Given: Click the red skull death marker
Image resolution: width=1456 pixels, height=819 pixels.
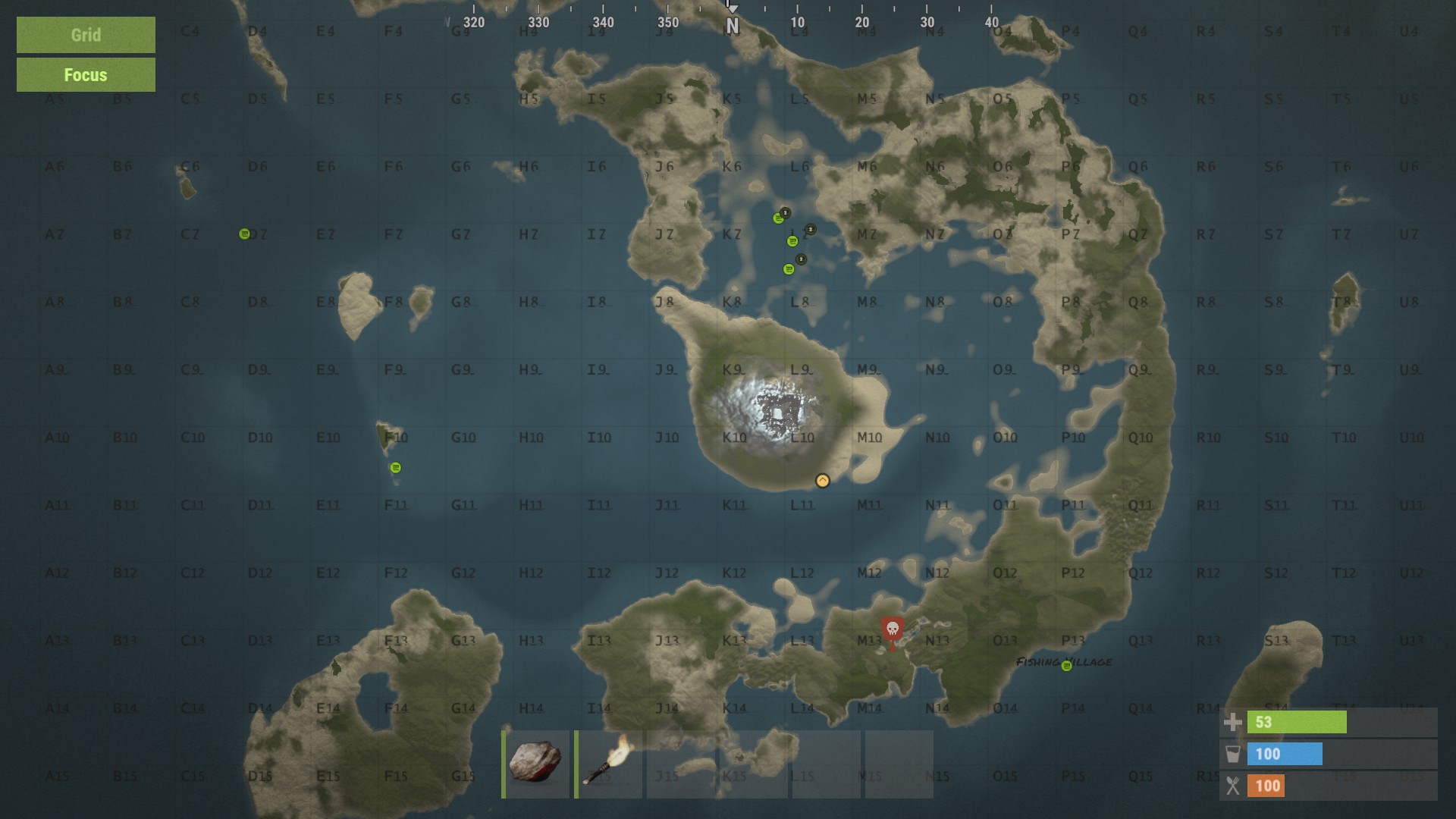Looking at the screenshot, I should pos(893,631).
